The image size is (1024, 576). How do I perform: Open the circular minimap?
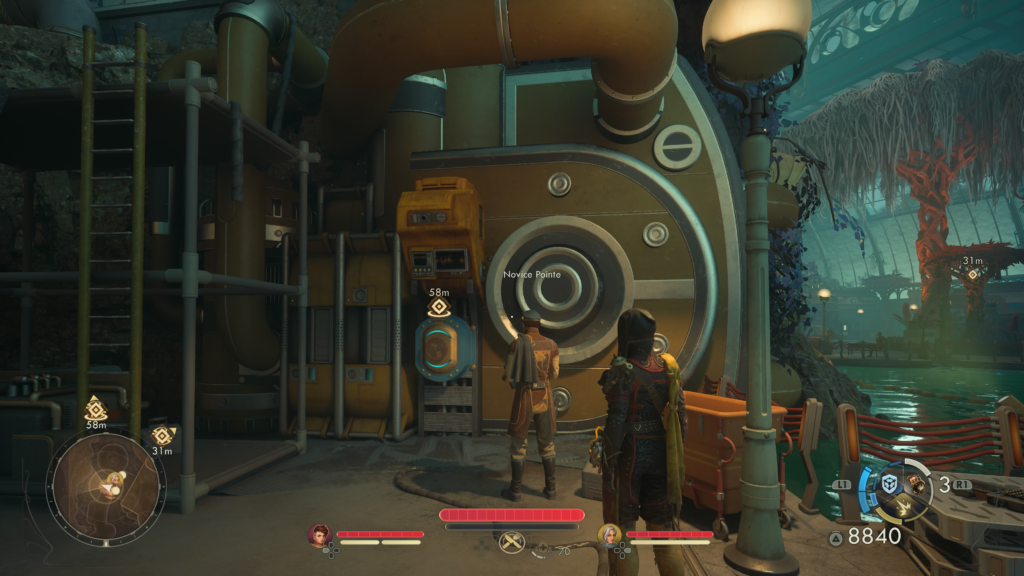tap(105, 489)
